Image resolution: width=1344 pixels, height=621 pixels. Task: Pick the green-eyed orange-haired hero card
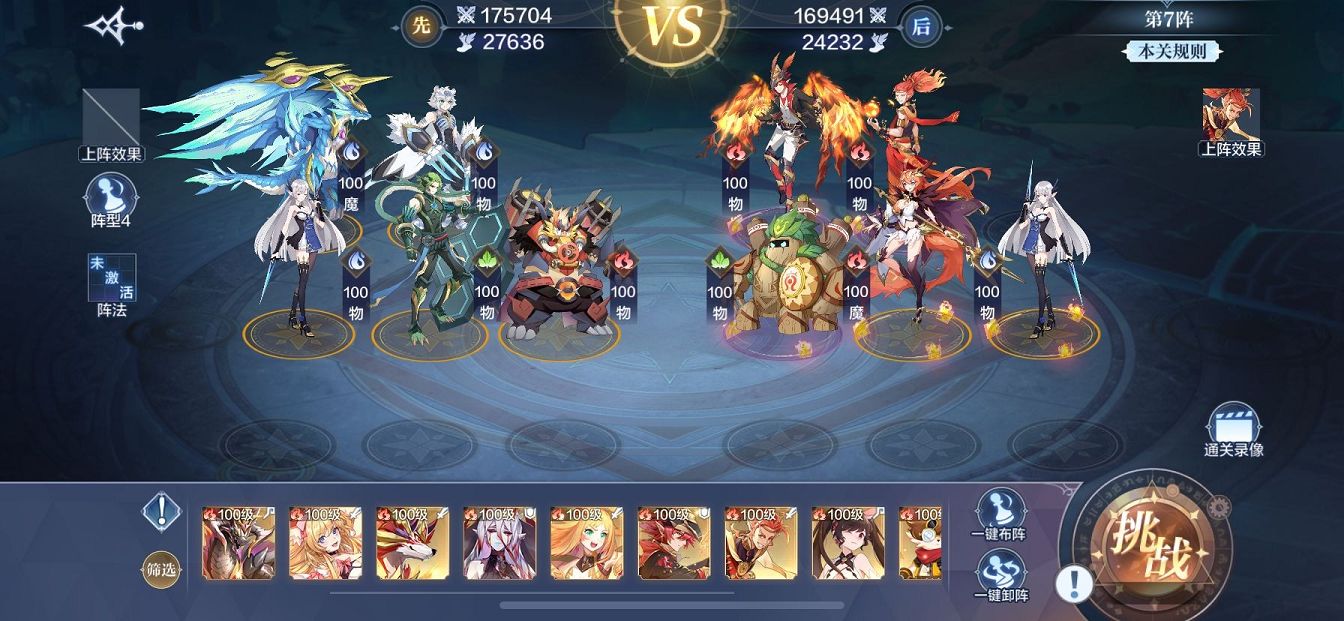[x=586, y=542]
